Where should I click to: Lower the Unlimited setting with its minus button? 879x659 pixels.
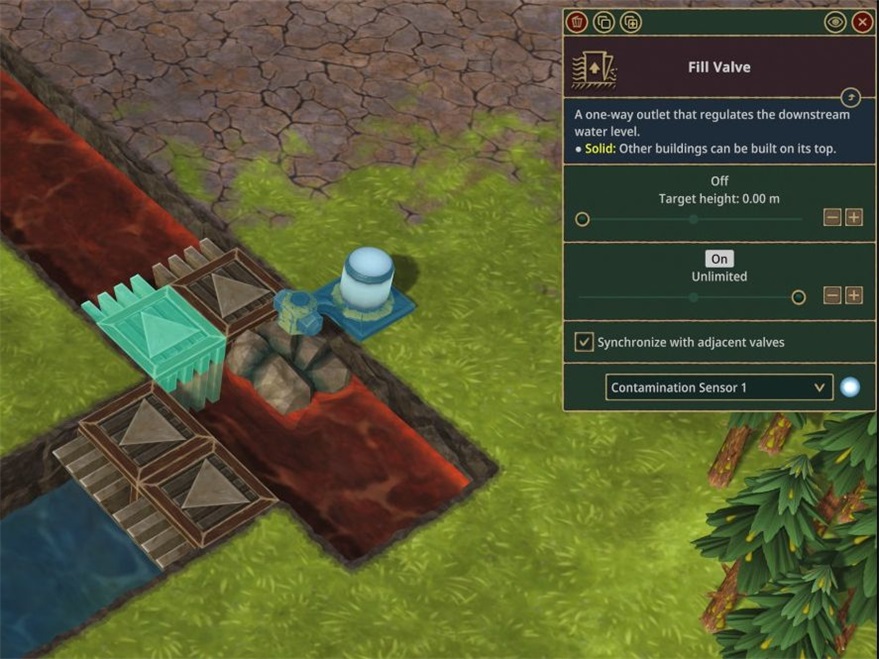click(832, 295)
